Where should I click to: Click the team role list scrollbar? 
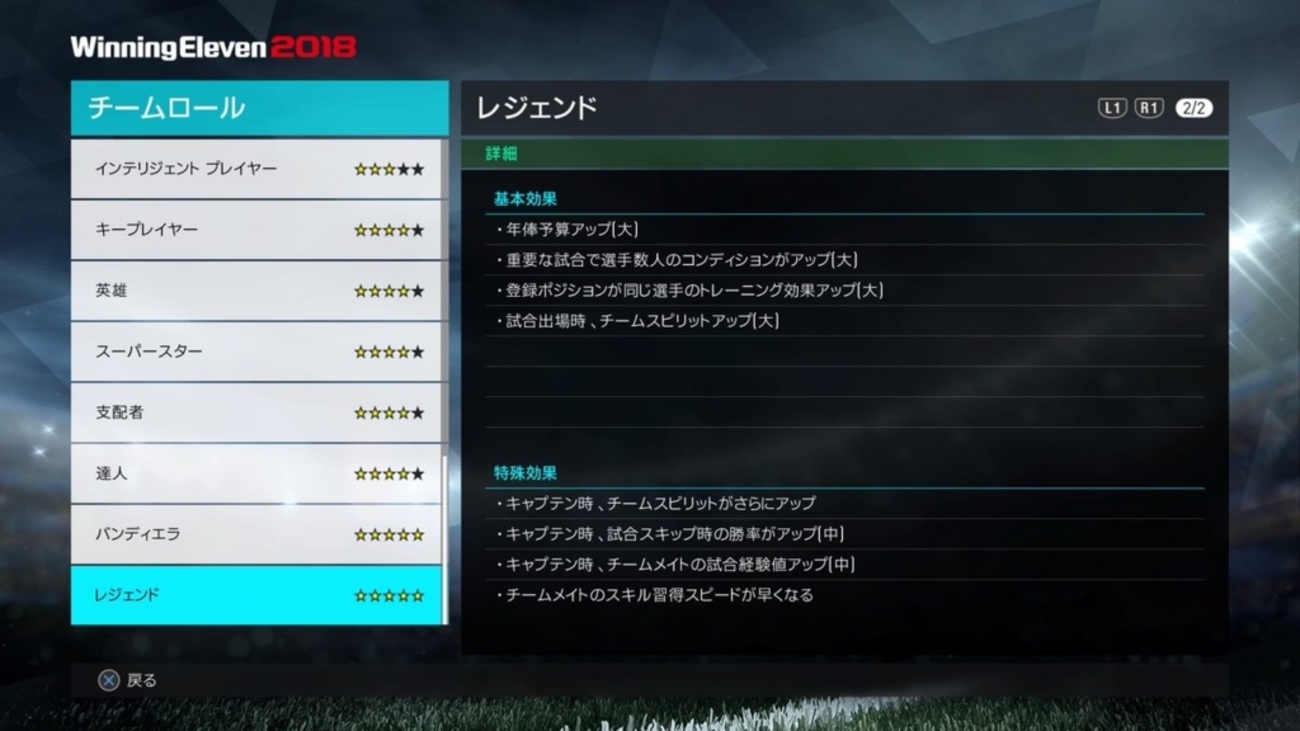445,540
